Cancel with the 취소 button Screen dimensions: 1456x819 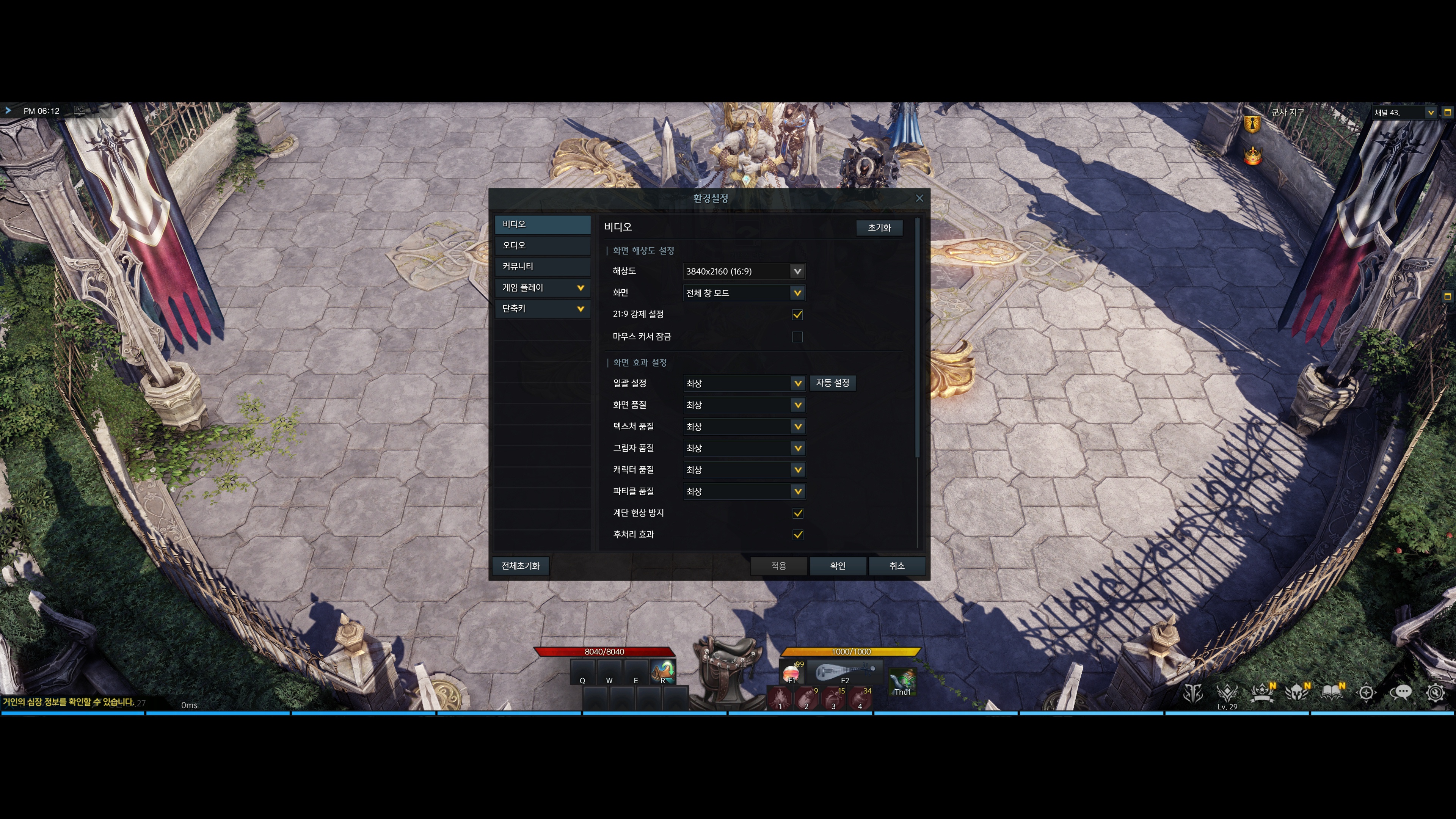pyautogui.click(x=896, y=566)
